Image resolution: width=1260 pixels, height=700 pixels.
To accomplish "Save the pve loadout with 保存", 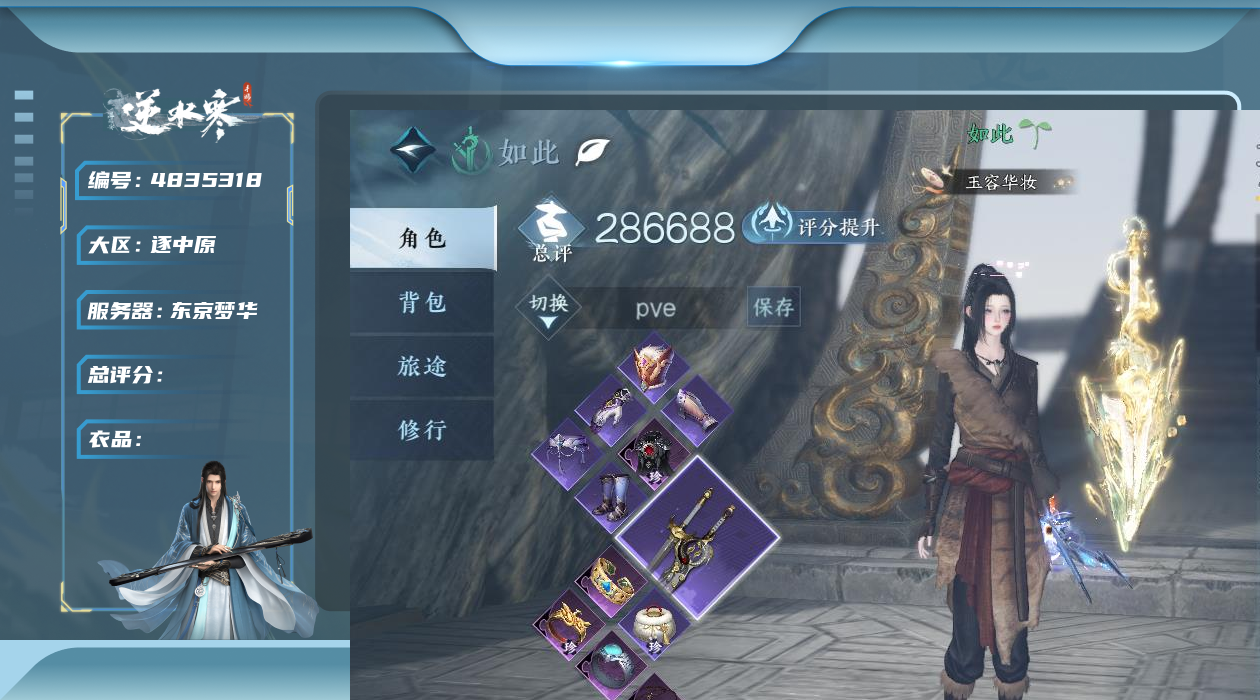I will [773, 307].
